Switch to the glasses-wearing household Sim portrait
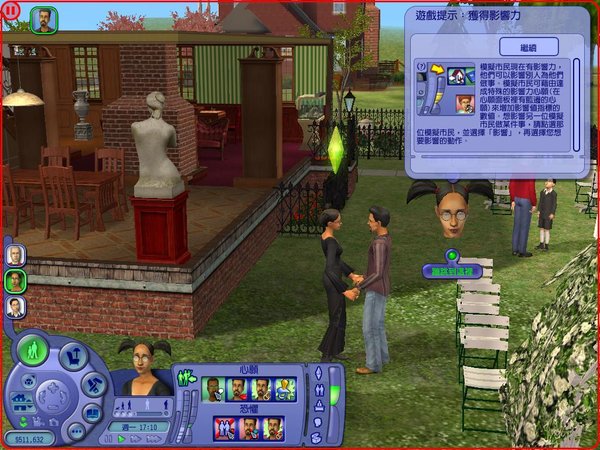Screen dimensions: 600x450 pos(15,307)
